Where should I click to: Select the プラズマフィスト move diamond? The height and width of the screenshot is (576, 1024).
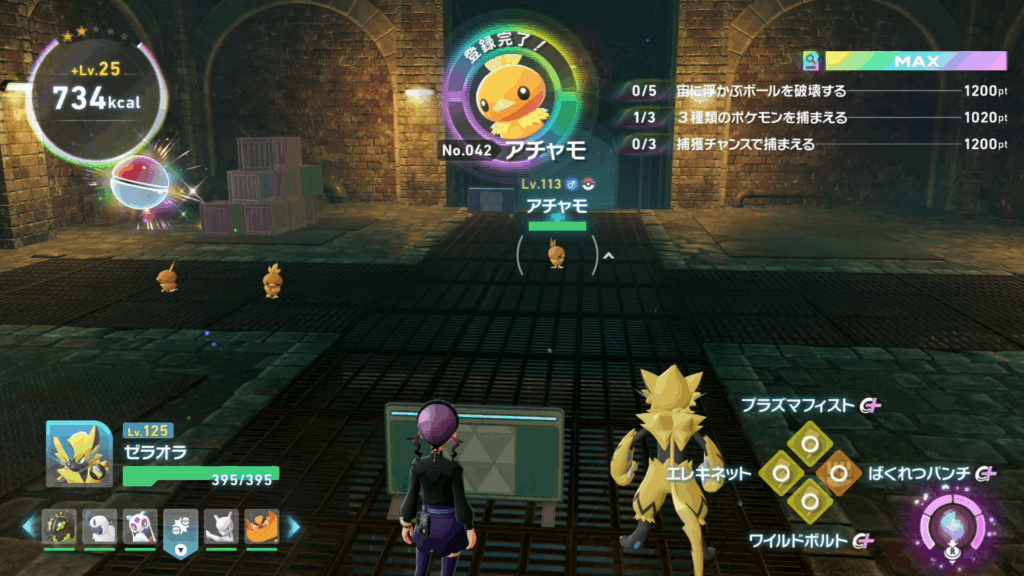809,440
